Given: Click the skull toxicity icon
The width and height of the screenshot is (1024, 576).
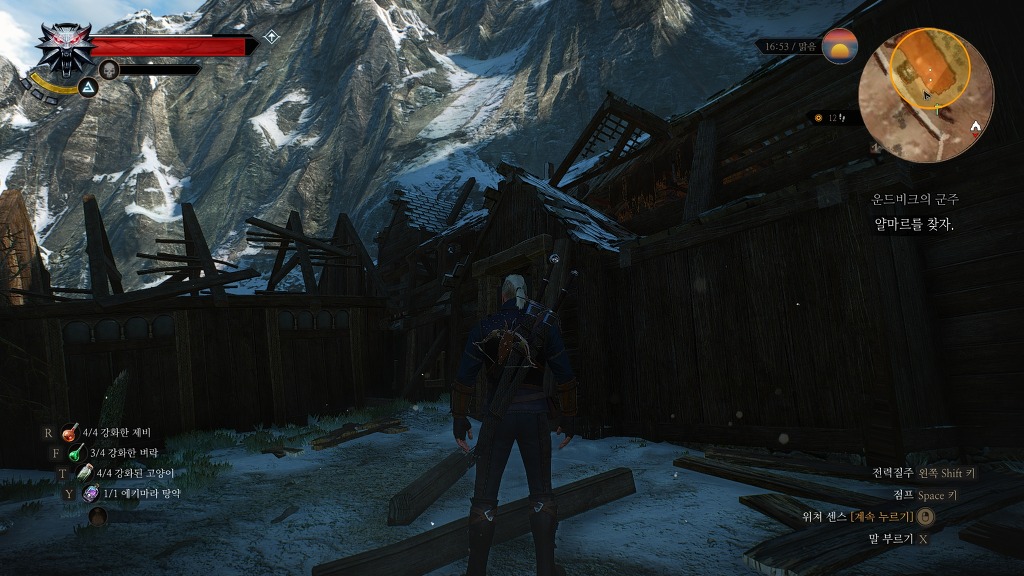Looking at the screenshot, I should (109, 69).
